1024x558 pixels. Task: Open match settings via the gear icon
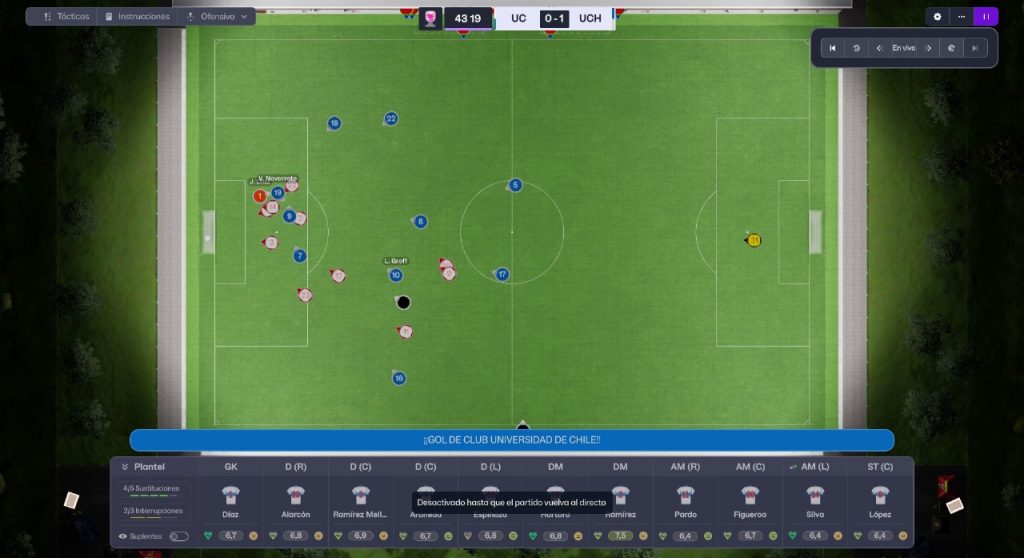[937, 17]
